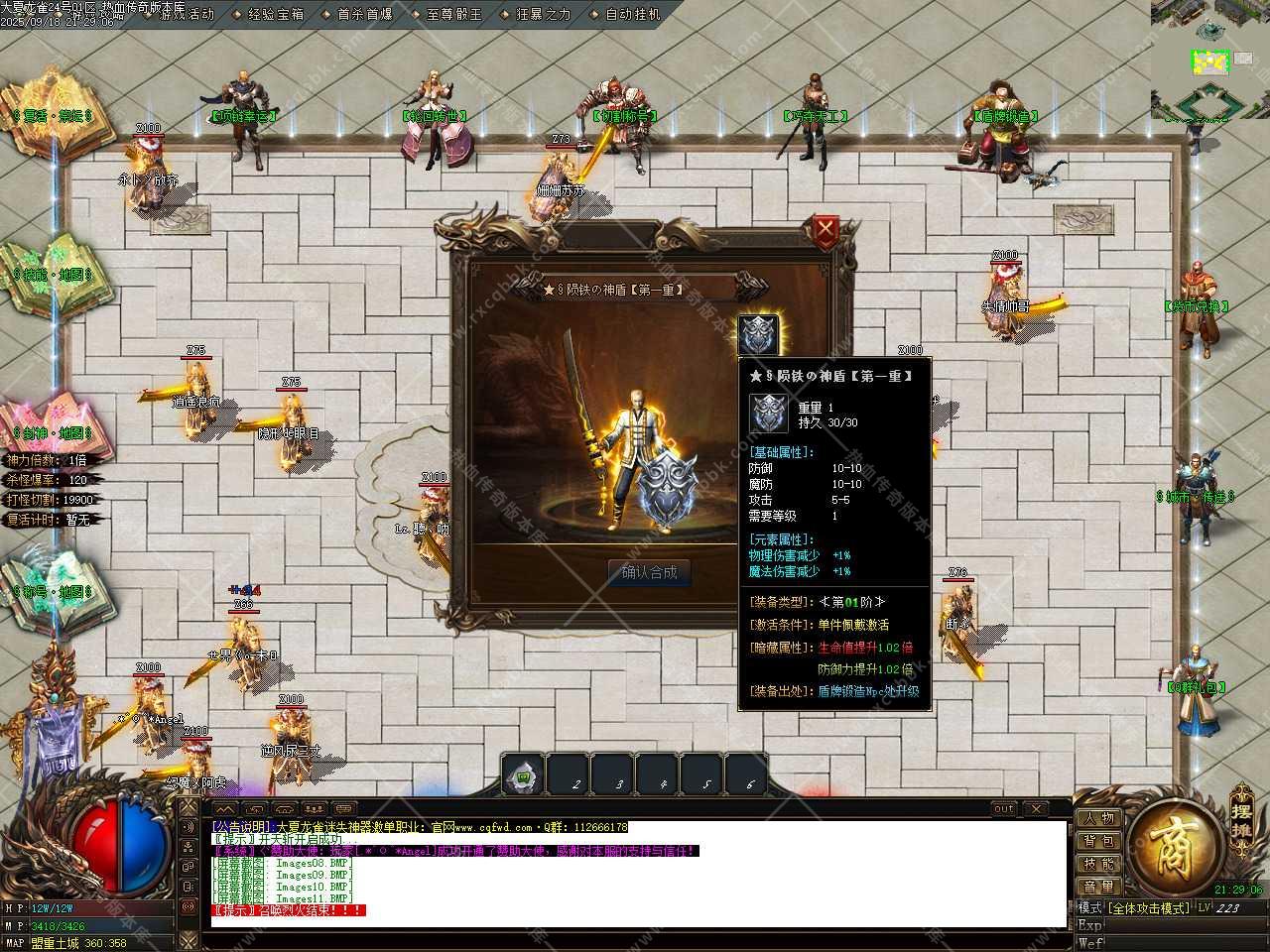Click the minimap in the corner

point(1209,59)
